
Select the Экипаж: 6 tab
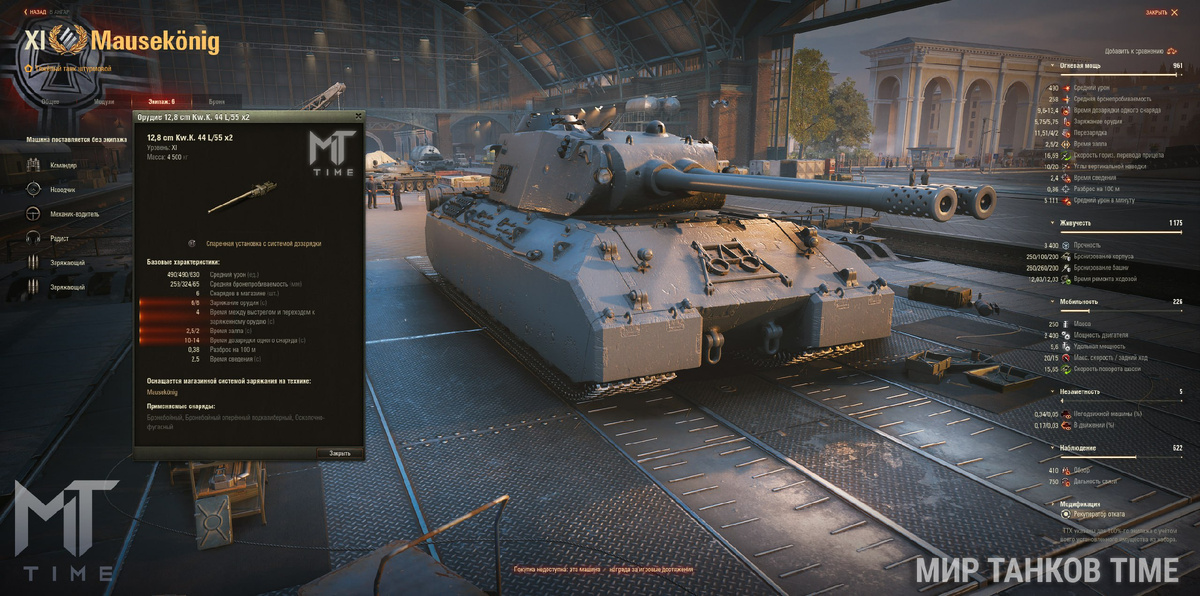pyautogui.click(x=159, y=102)
